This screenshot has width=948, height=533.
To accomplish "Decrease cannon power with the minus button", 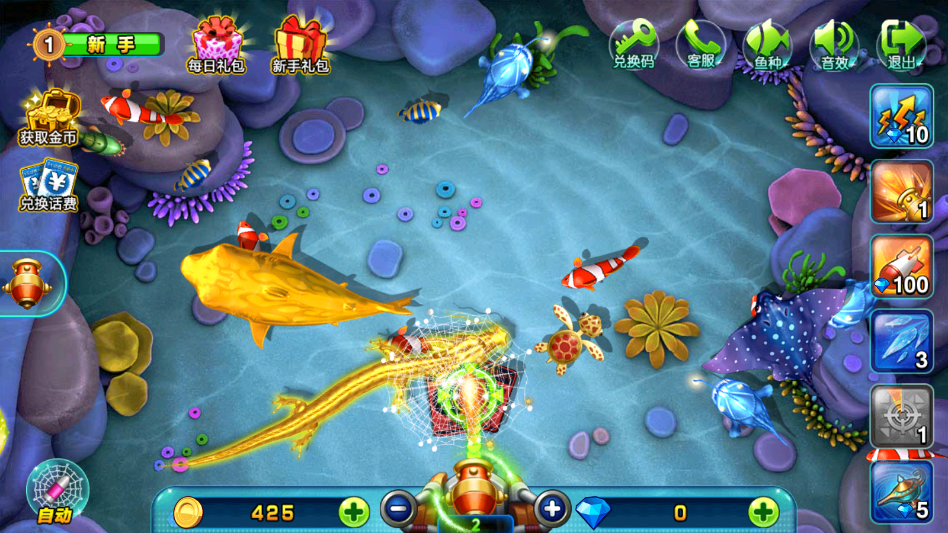I will click(397, 510).
